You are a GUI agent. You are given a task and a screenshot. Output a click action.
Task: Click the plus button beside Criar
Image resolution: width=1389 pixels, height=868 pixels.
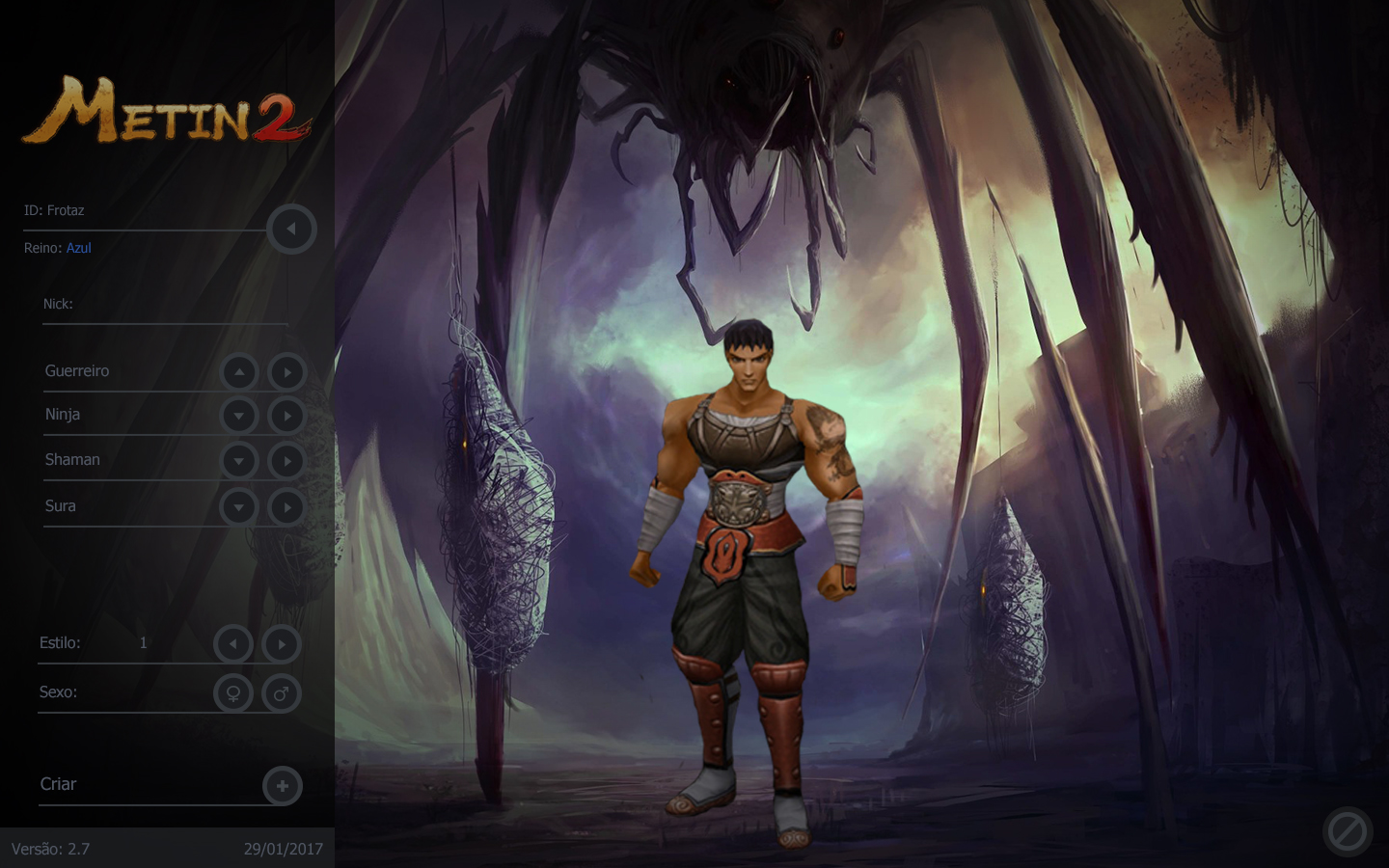[283, 786]
